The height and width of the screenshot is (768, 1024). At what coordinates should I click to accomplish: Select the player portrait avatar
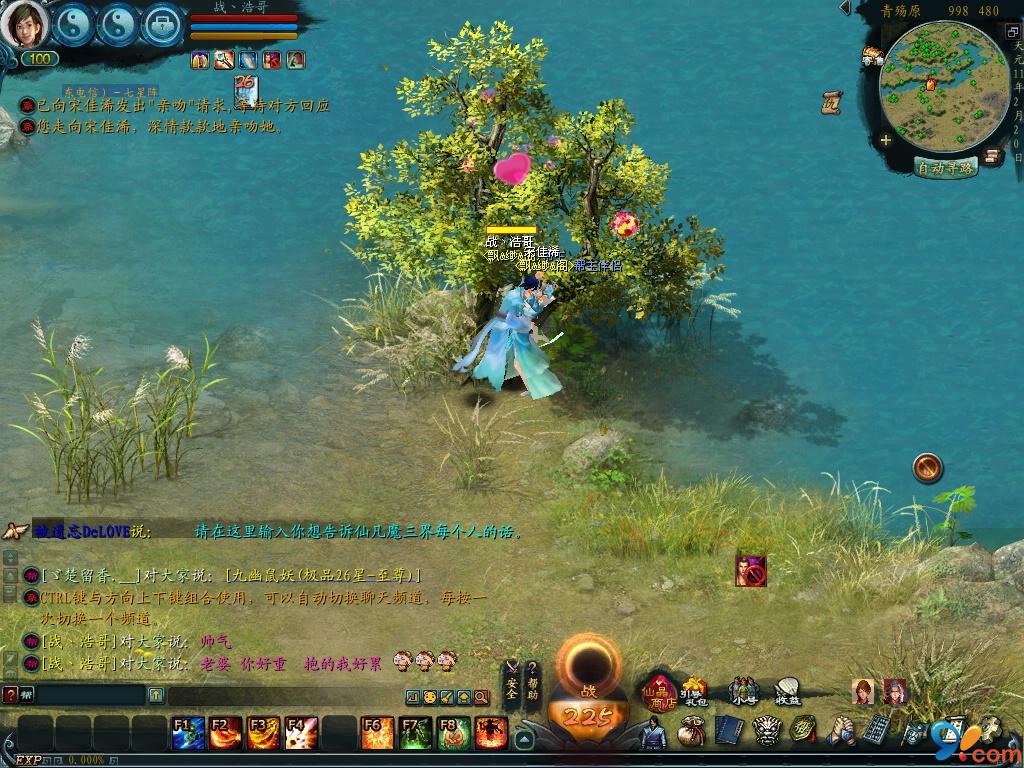23,24
